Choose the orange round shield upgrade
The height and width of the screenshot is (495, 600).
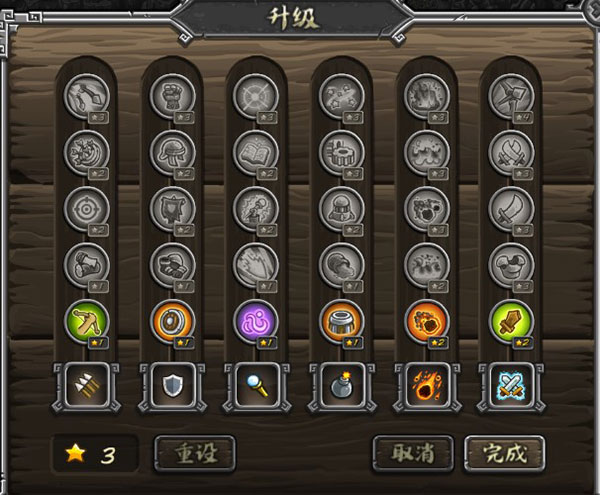[x=172, y=321]
